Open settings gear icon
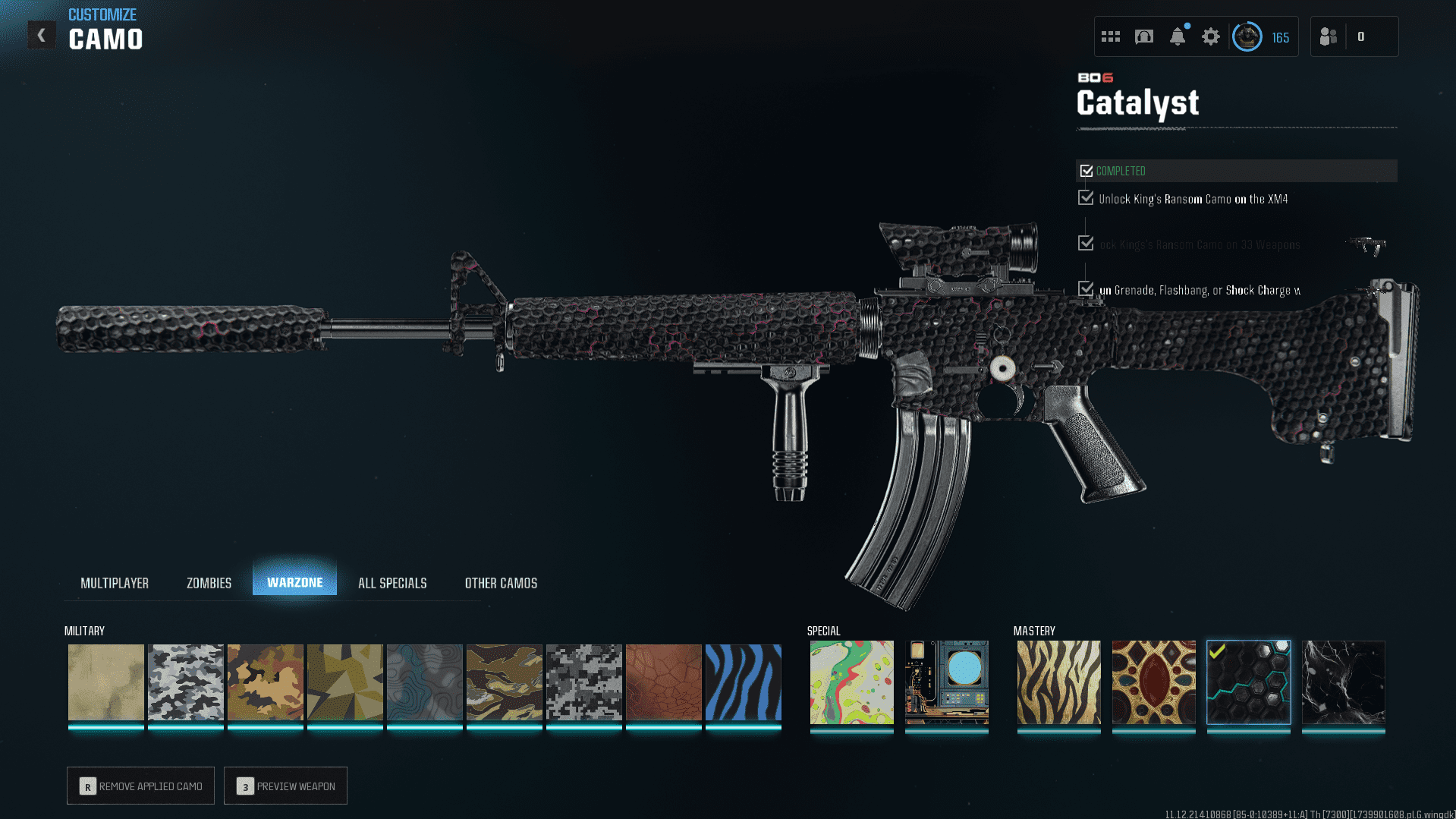The width and height of the screenshot is (1456, 819). click(1211, 36)
